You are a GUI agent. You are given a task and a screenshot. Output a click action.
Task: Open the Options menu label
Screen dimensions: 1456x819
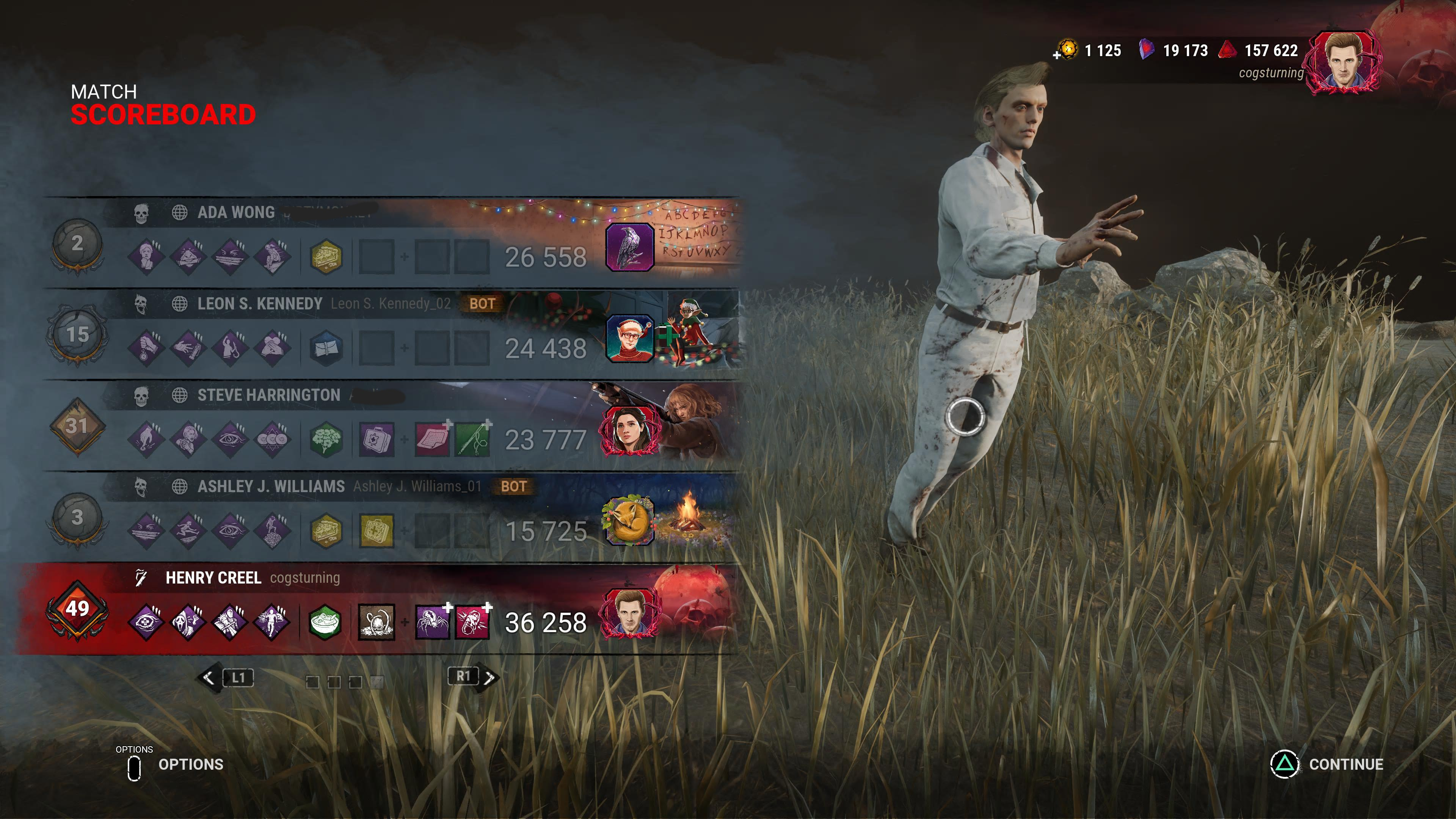(x=190, y=764)
